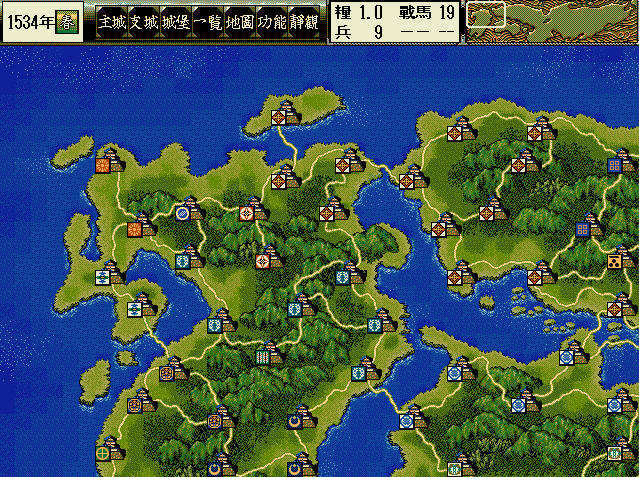Open the 主城 main castle menu

click(x=112, y=22)
